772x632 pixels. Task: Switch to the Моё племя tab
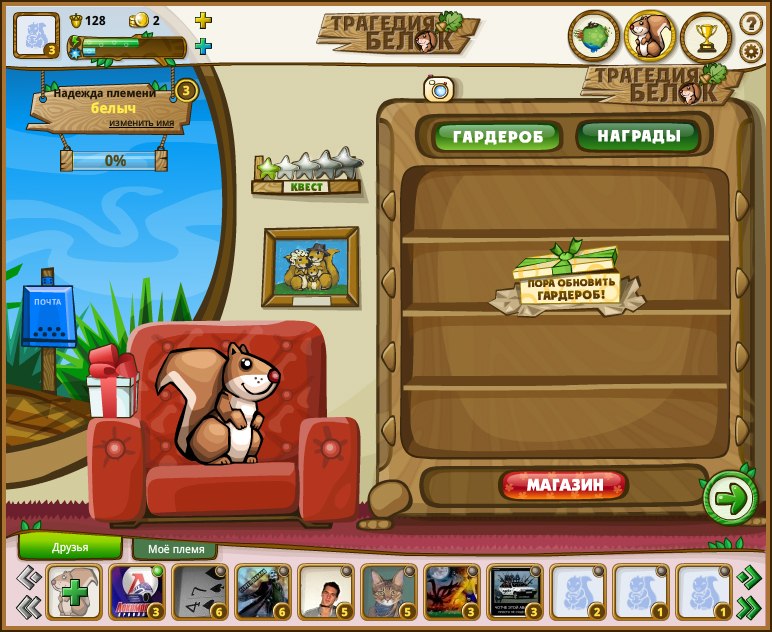(x=175, y=549)
